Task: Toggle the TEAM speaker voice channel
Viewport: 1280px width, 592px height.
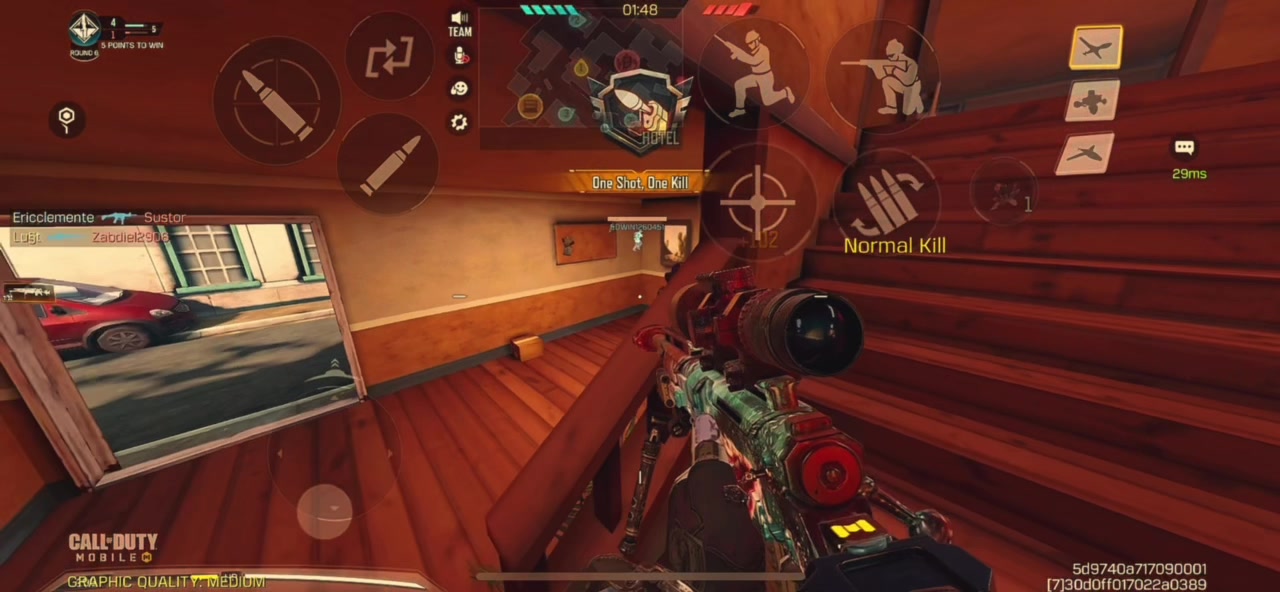Action: 459,23
